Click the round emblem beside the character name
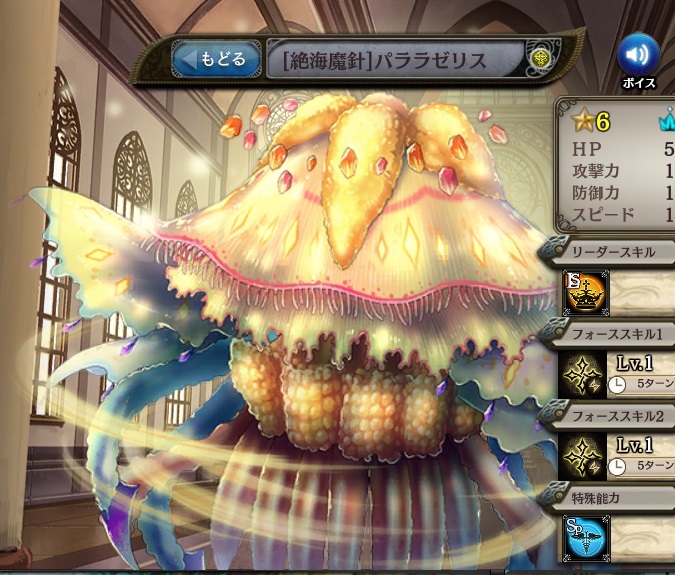Viewport: 675px width, 575px height. tap(541, 60)
